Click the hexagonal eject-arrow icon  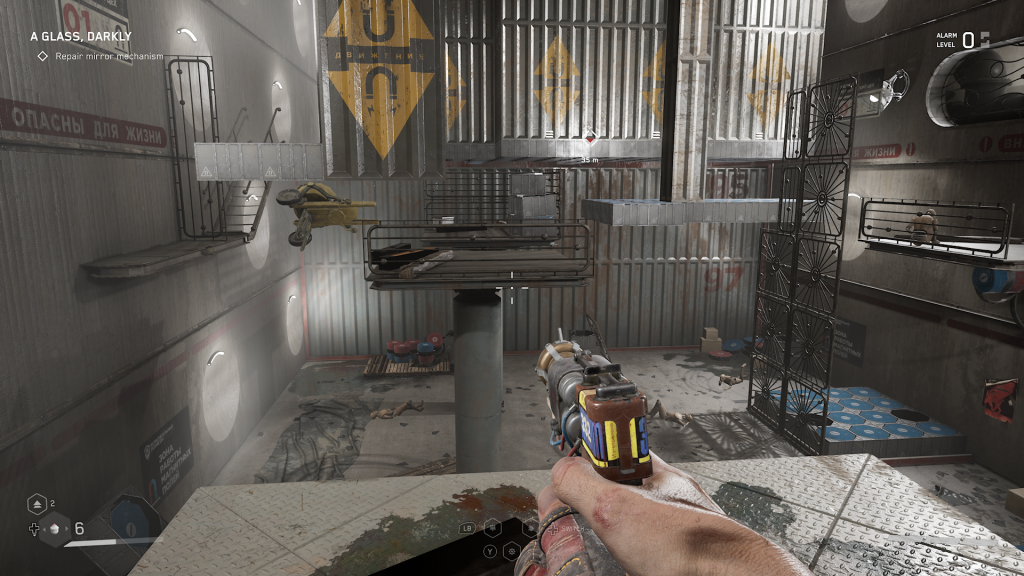click(36, 504)
